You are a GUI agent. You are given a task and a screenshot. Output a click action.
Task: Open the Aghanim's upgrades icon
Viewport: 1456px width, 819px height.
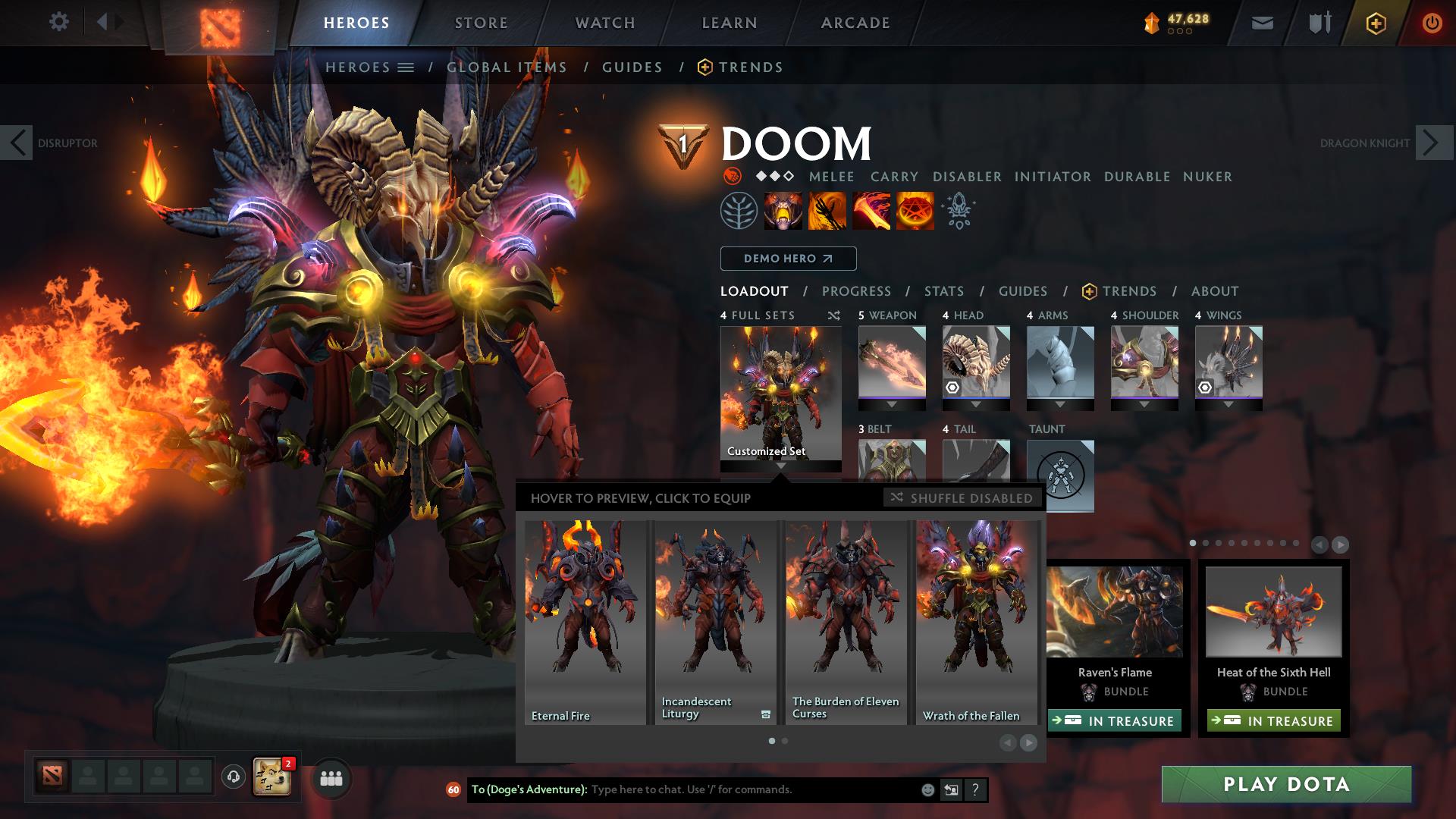[x=957, y=211]
